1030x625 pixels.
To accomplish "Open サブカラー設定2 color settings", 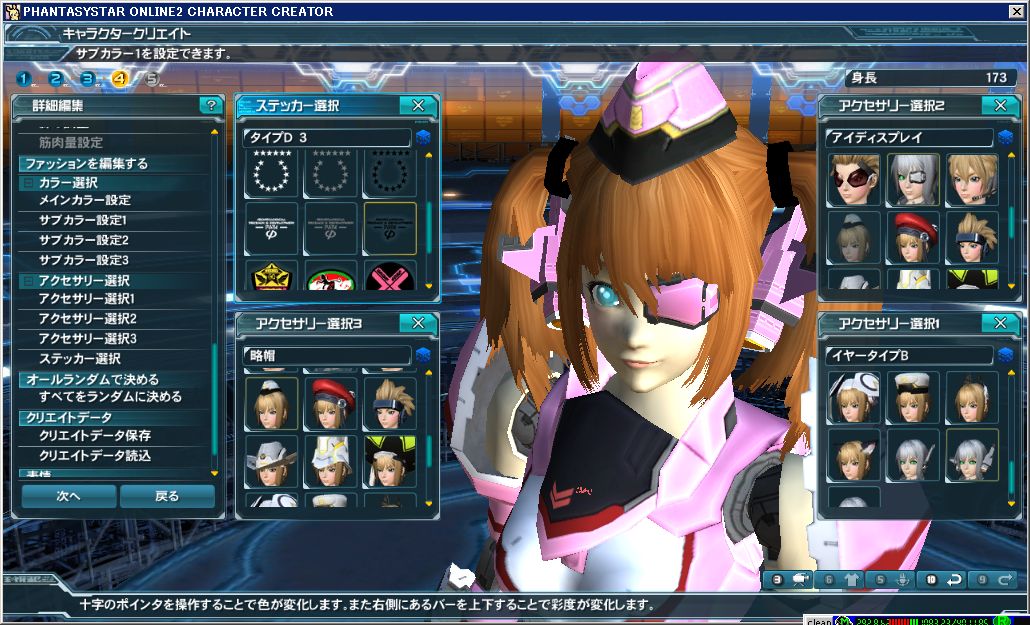I will pyautogui.click(x=84, y=240).
